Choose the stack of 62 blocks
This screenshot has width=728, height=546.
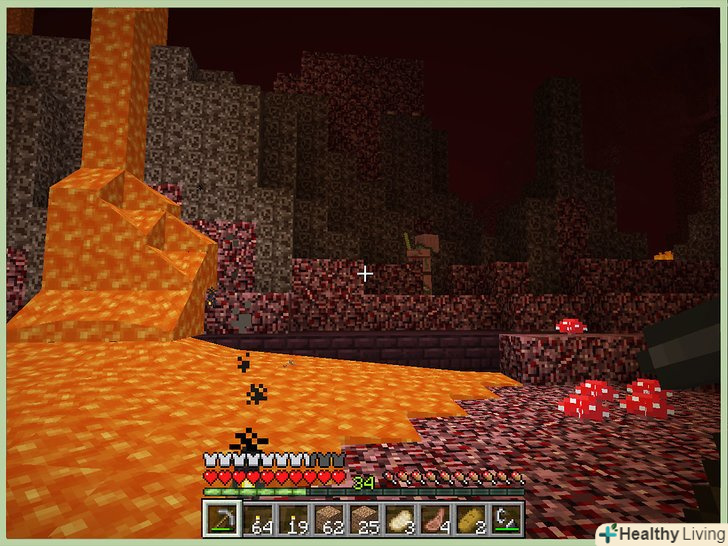pos(328,518)
